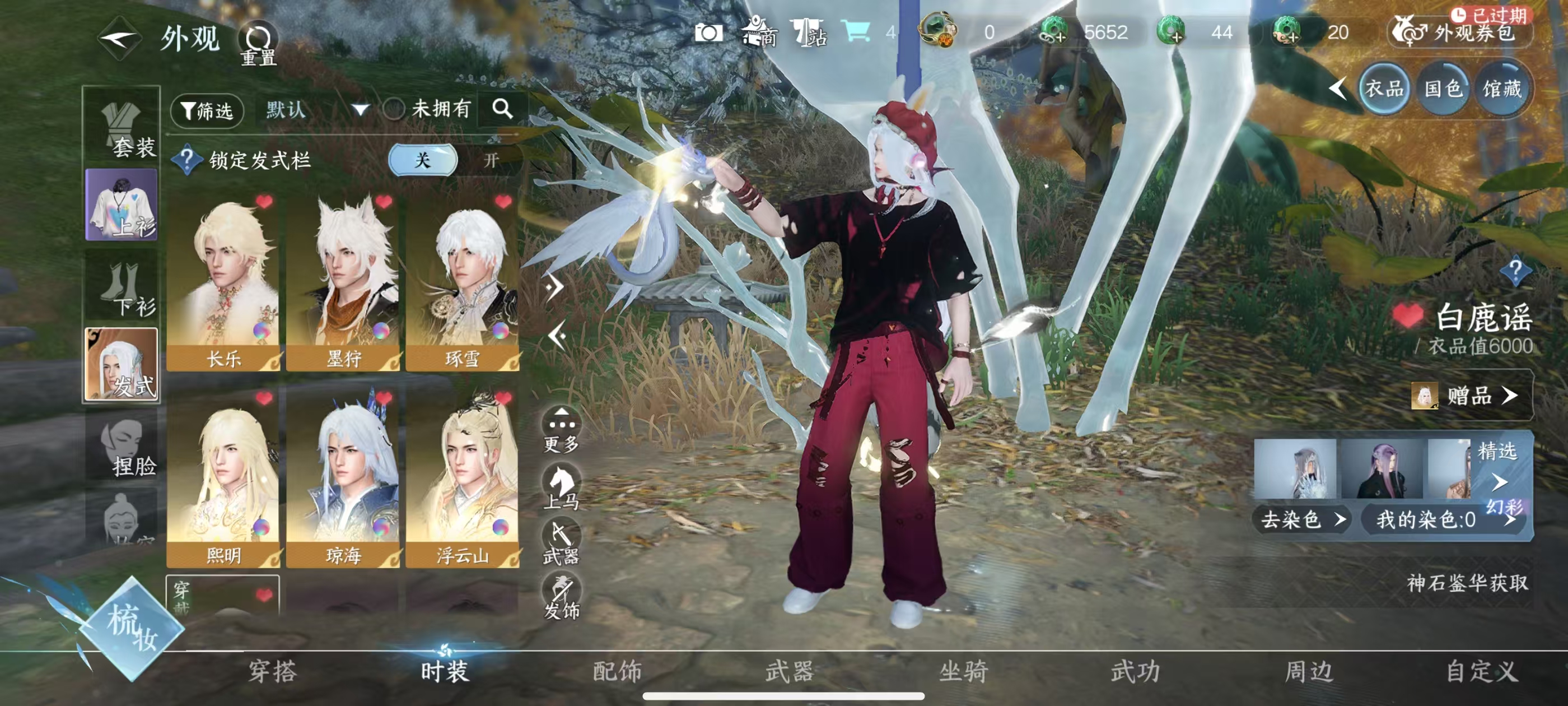This screenshot has width=1568, height=706.
Task: Open the 坐骑 mount tab
Action: [963, 671]
